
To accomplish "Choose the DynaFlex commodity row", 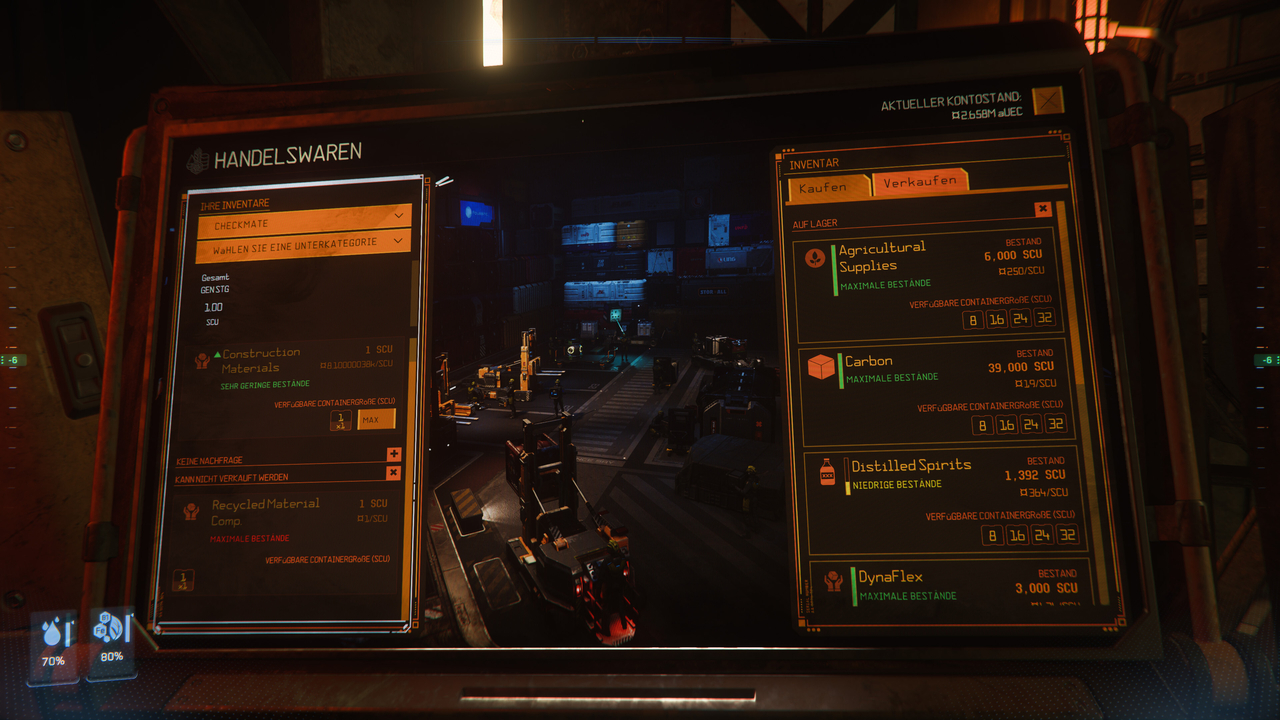I will 890,577.
